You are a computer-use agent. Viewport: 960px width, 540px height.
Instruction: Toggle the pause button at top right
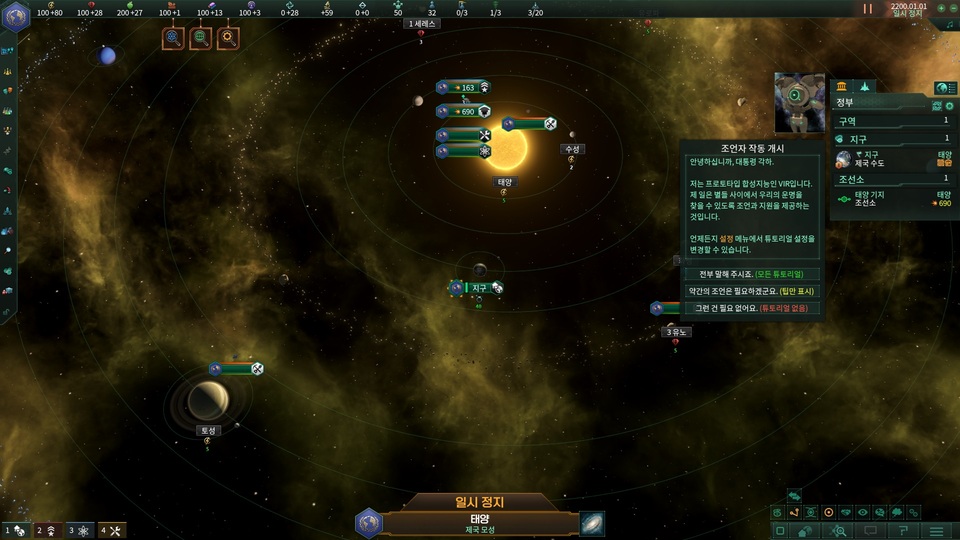point(868,9)
